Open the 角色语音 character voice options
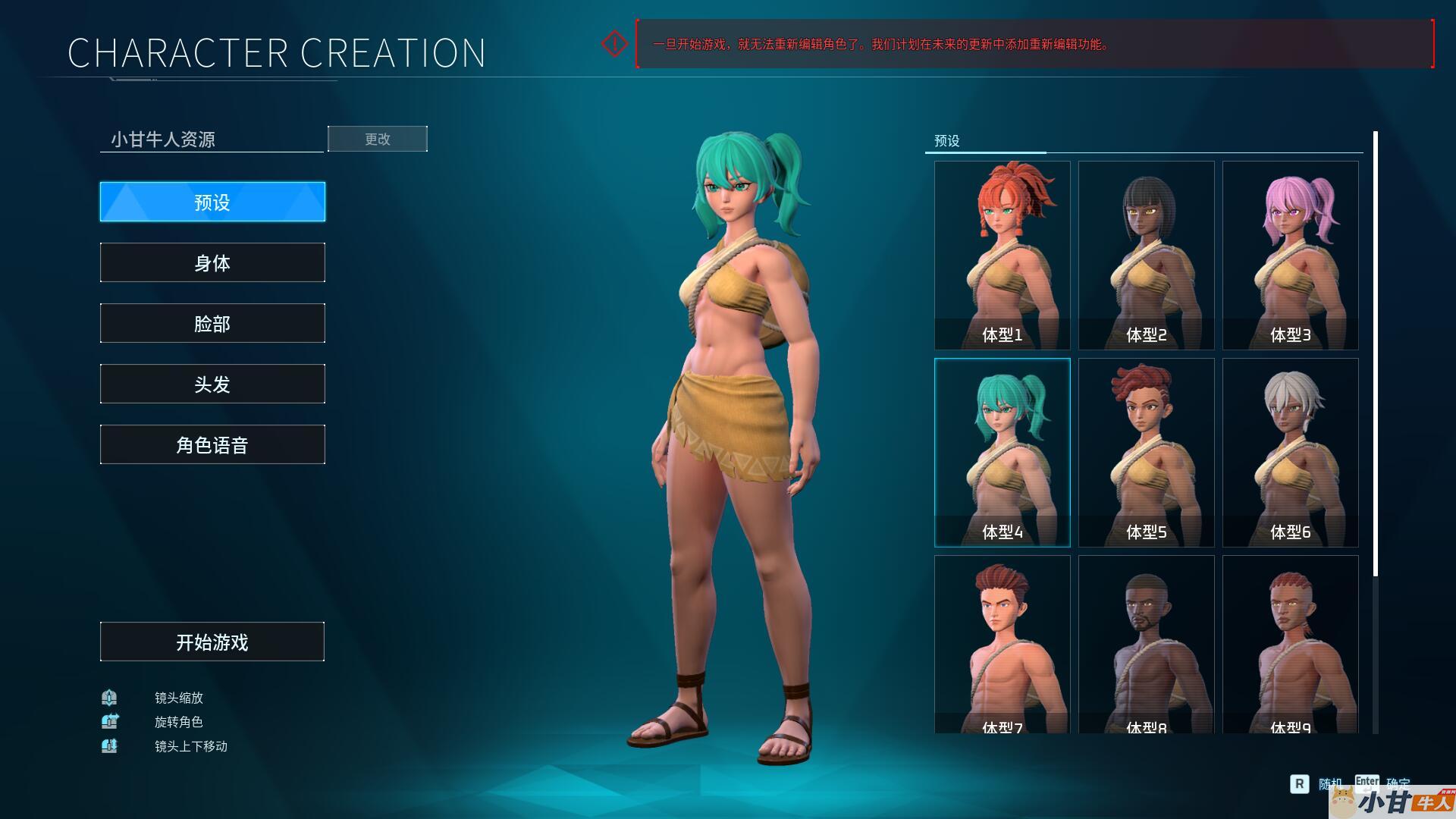1456x819 pixels. pyautogui.click(x=212, y=444)
